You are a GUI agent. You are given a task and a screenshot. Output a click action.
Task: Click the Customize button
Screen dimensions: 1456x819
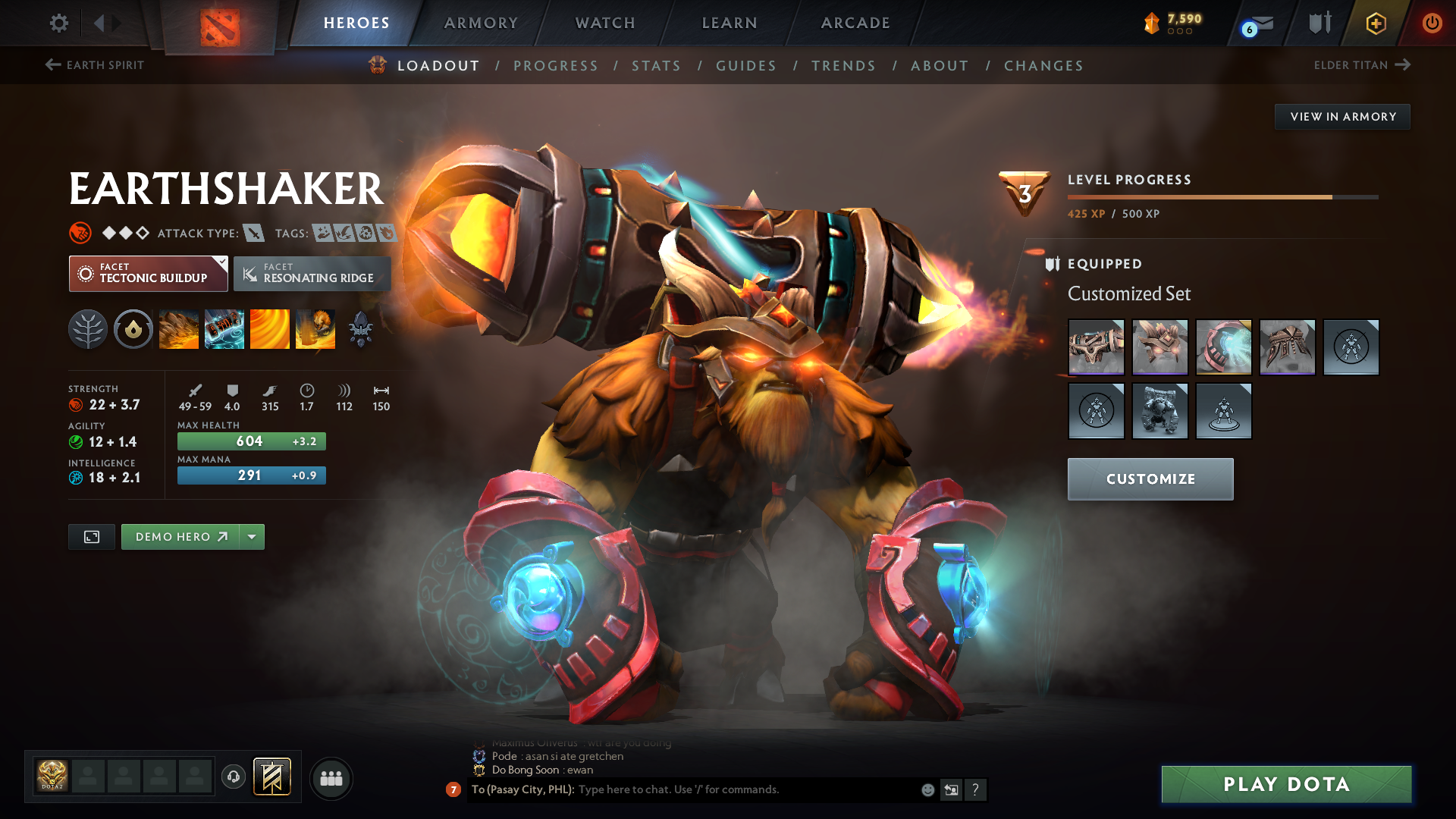tap(1150, 479)
